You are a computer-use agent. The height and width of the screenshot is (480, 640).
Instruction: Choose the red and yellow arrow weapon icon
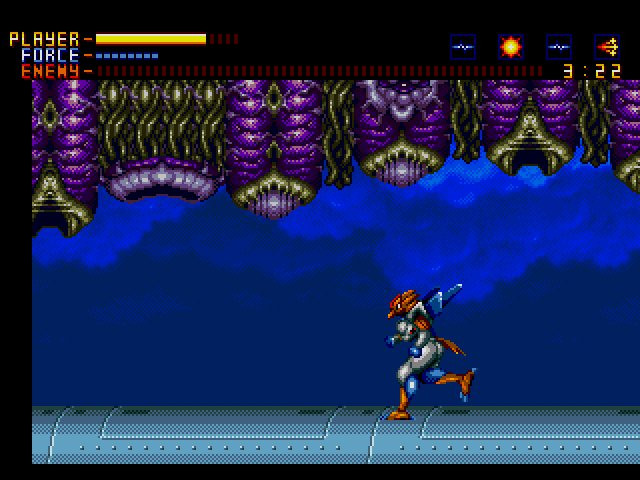click(607, 46)
